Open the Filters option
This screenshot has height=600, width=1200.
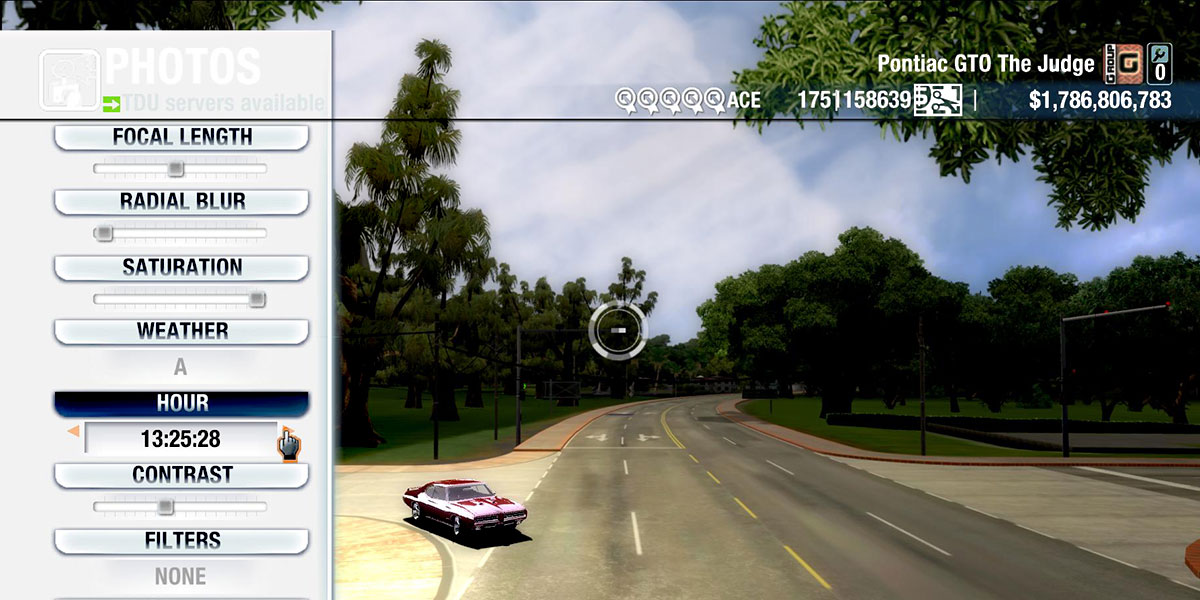tap(181, 541)
